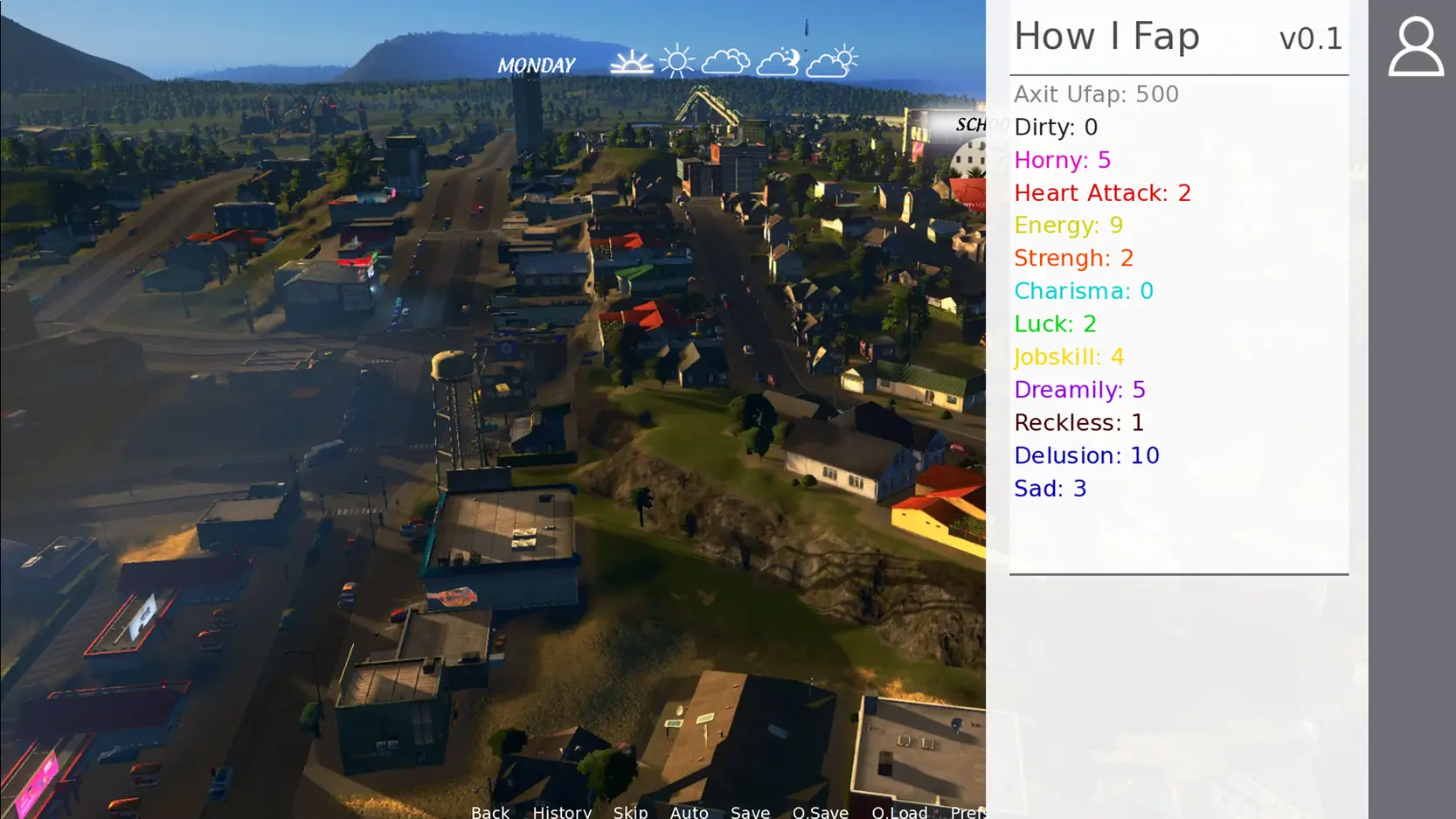Select the sunrise time-of-day icon
Viewport: 1456px width, 819px height.
coord(631,63)
